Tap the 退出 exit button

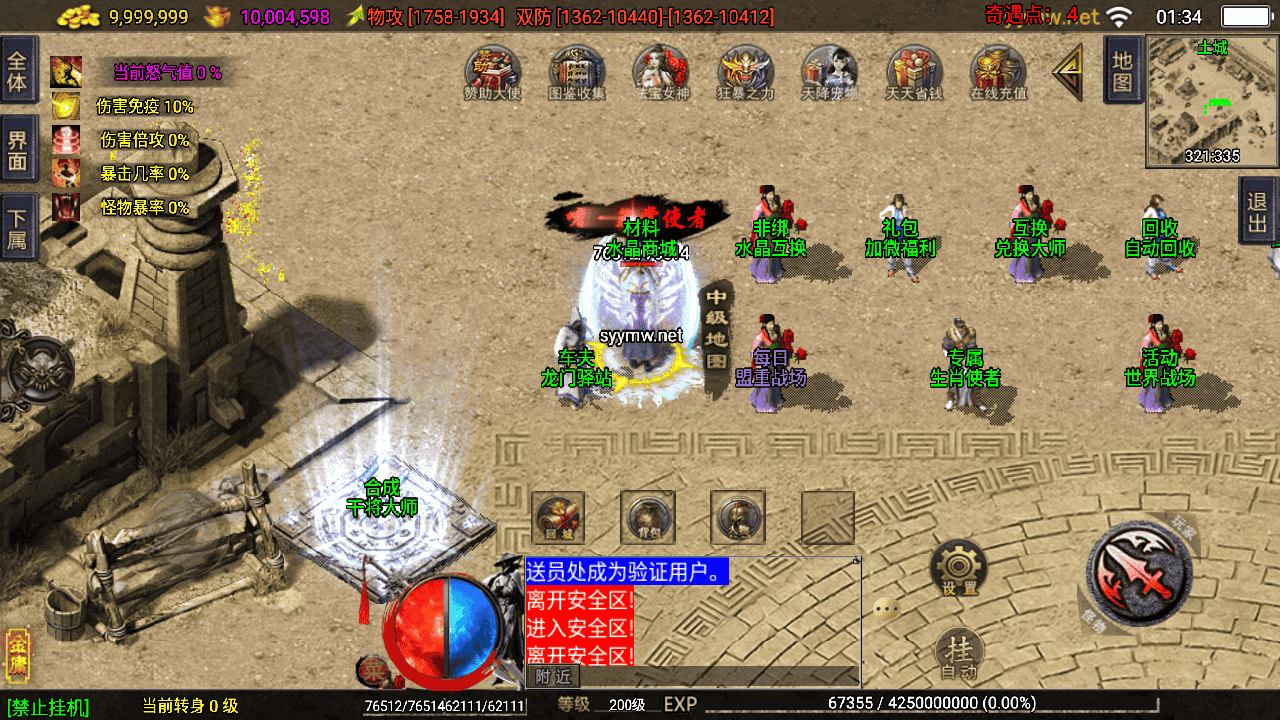[x=1258, y=210]
